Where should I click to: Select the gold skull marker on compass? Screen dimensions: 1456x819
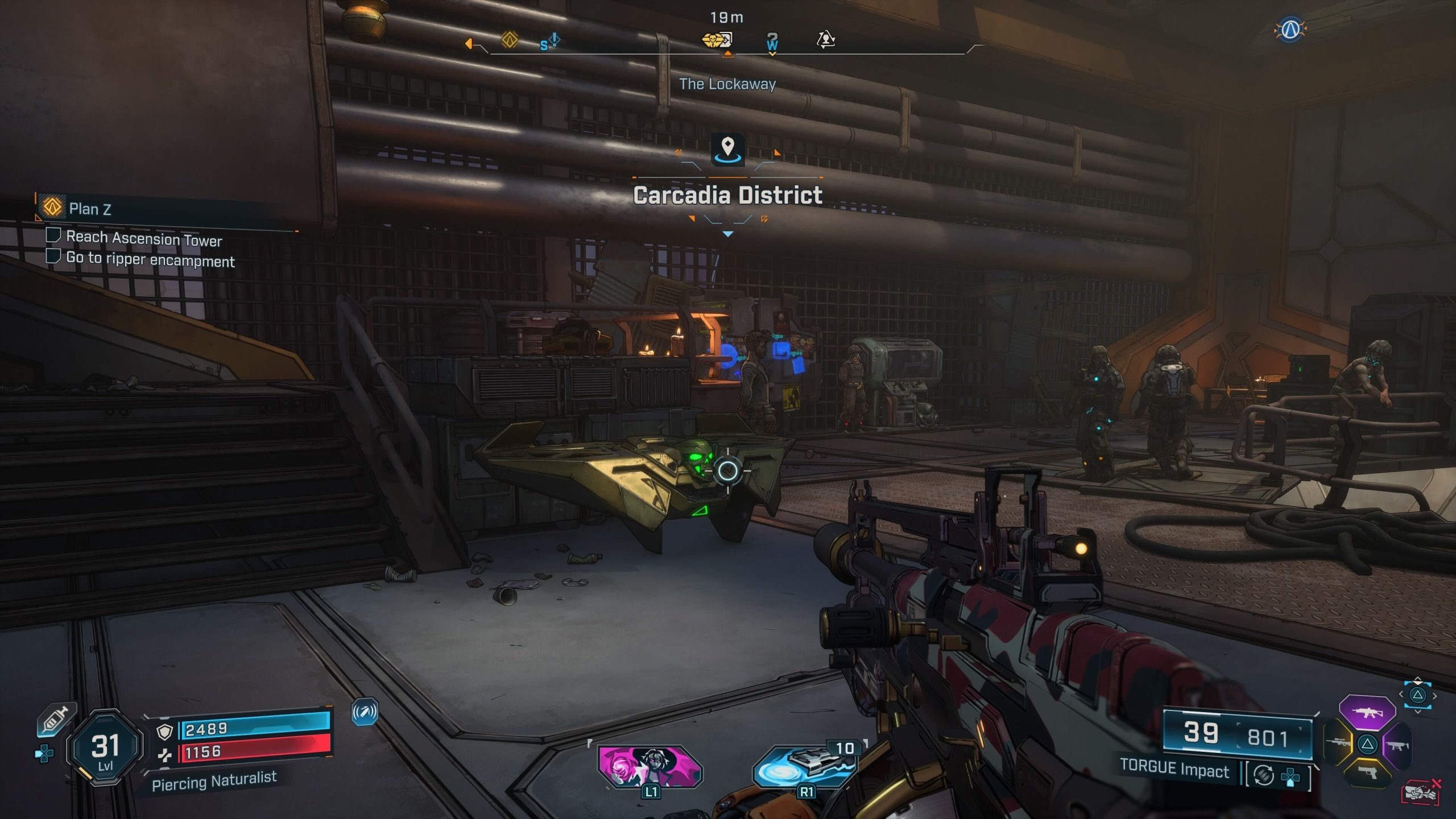coord(717,40)
